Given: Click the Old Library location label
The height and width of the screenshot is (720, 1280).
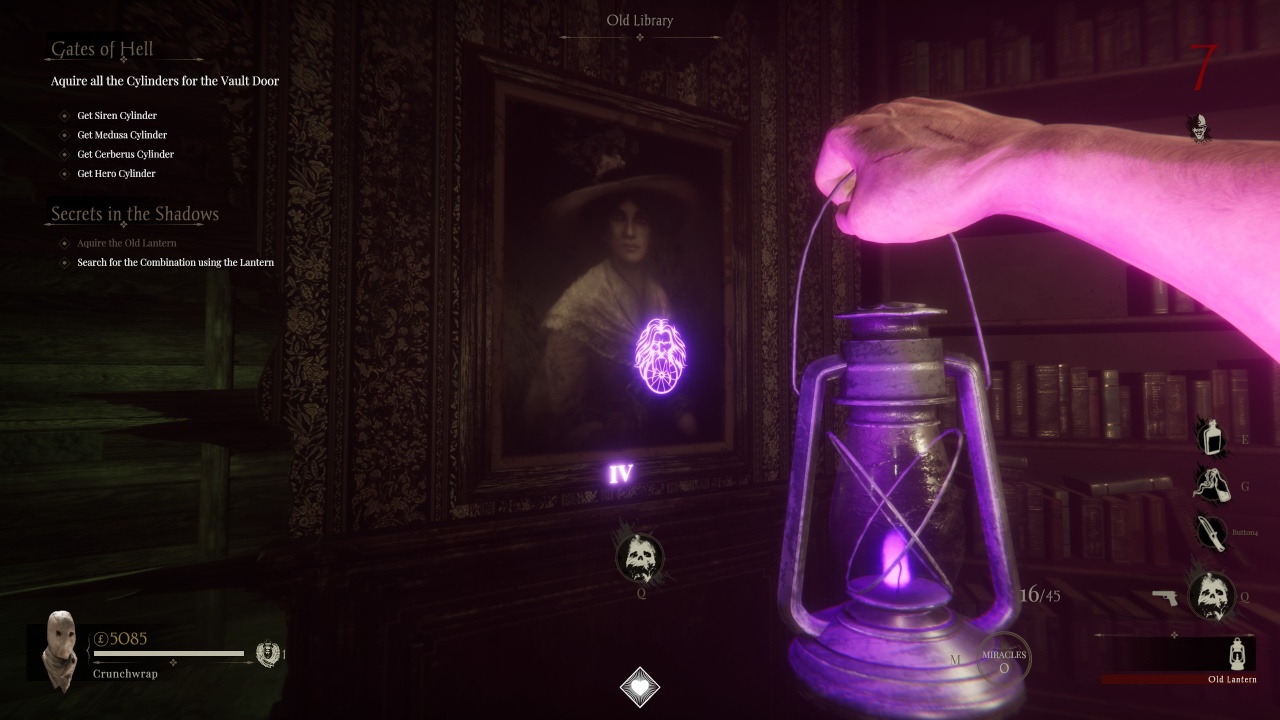Looking at the screenshot, I should (640, 21).
